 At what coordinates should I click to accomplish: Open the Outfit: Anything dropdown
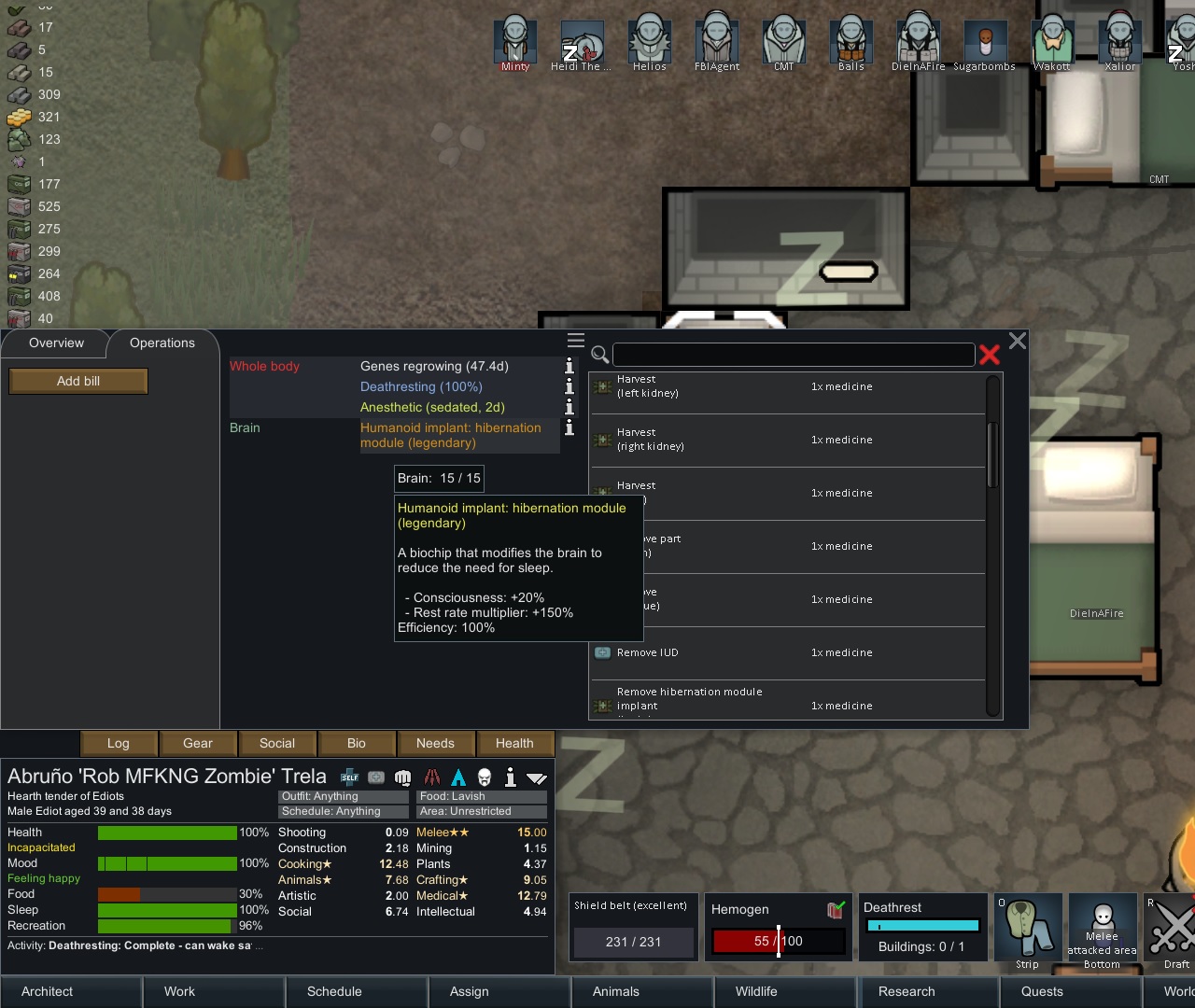click(x=343, y=796)
